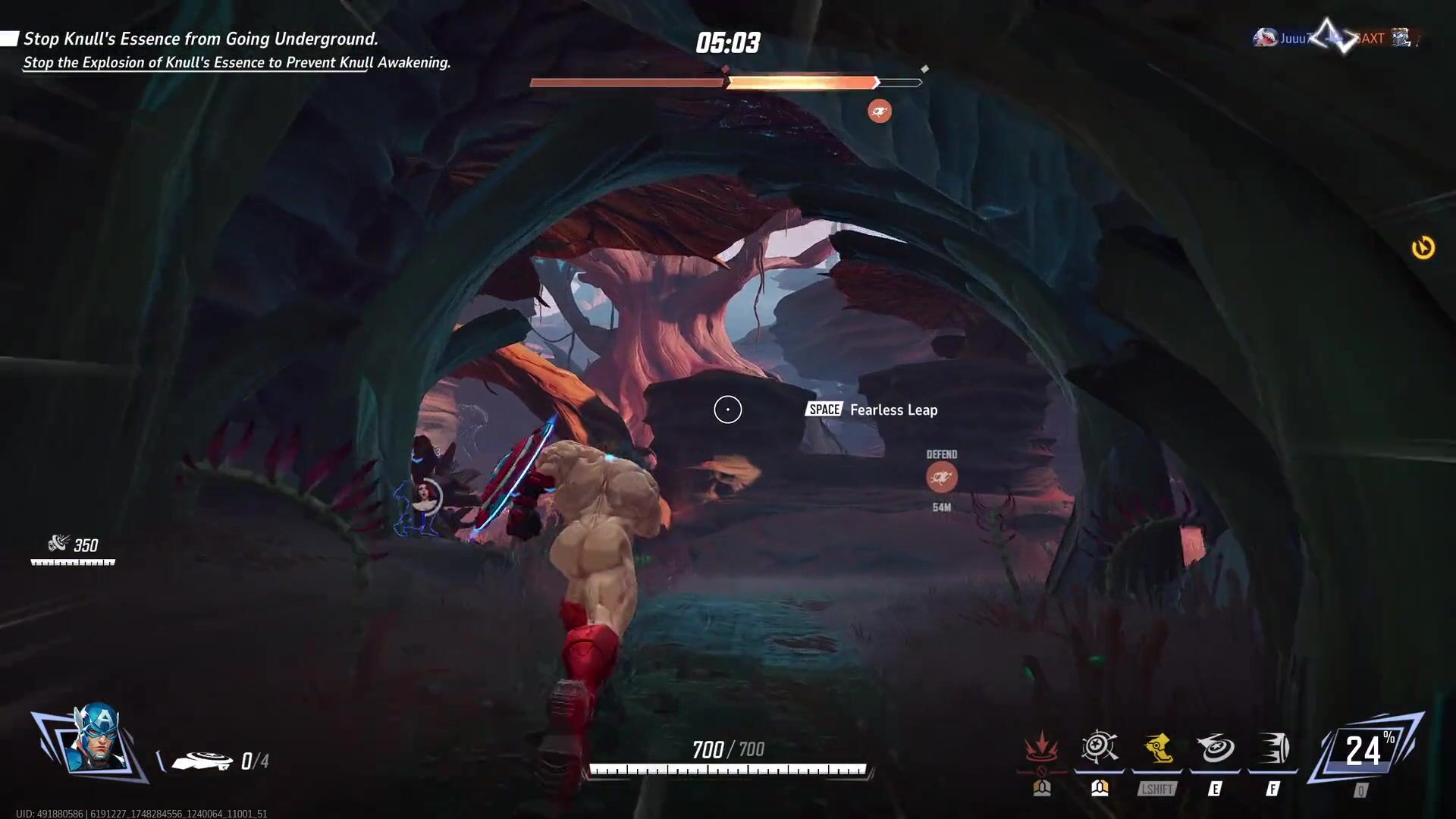Select the objective tracker about Knull's Essence

201,39
